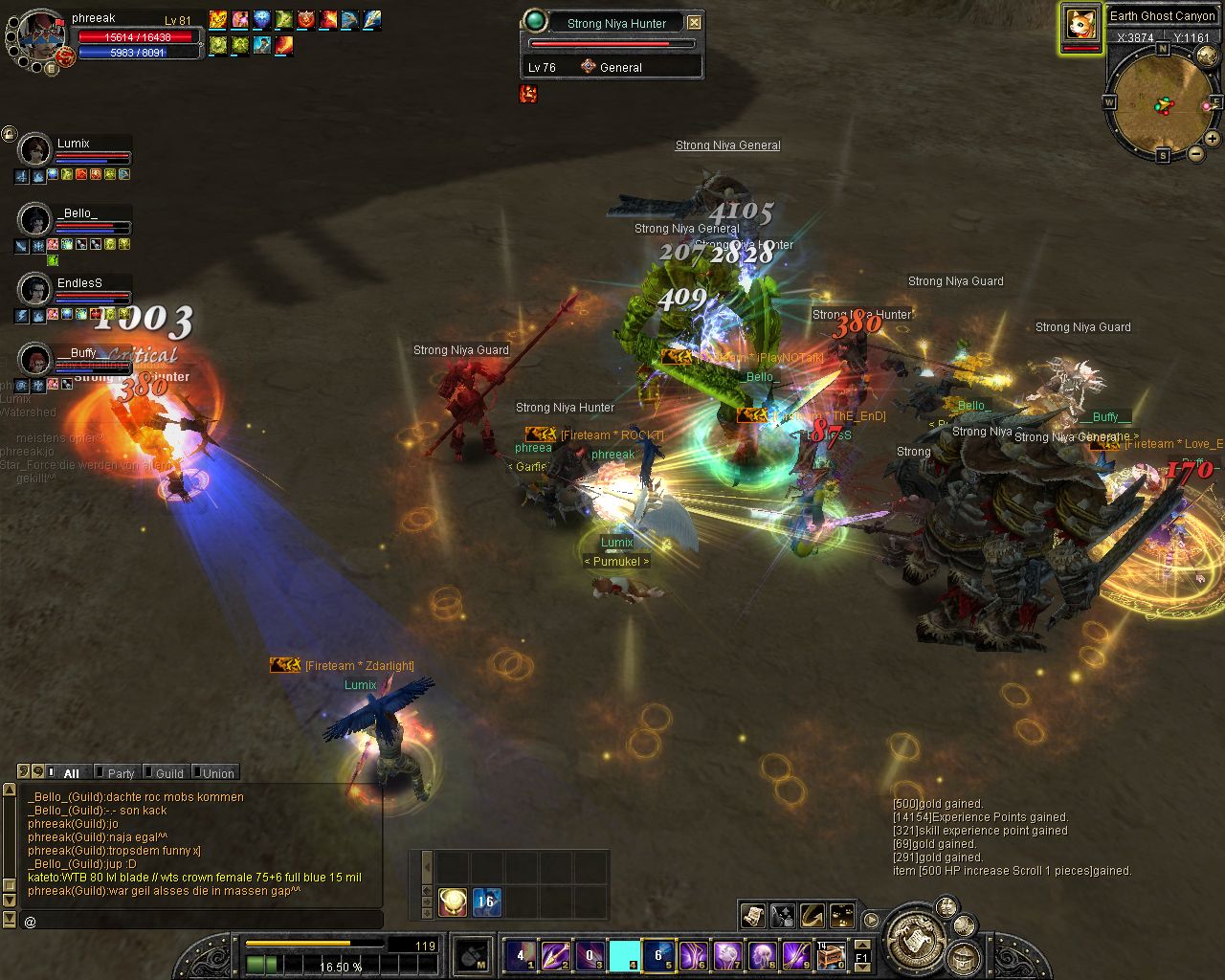Select the cat pet portrait

click(x=1080, y=24)
